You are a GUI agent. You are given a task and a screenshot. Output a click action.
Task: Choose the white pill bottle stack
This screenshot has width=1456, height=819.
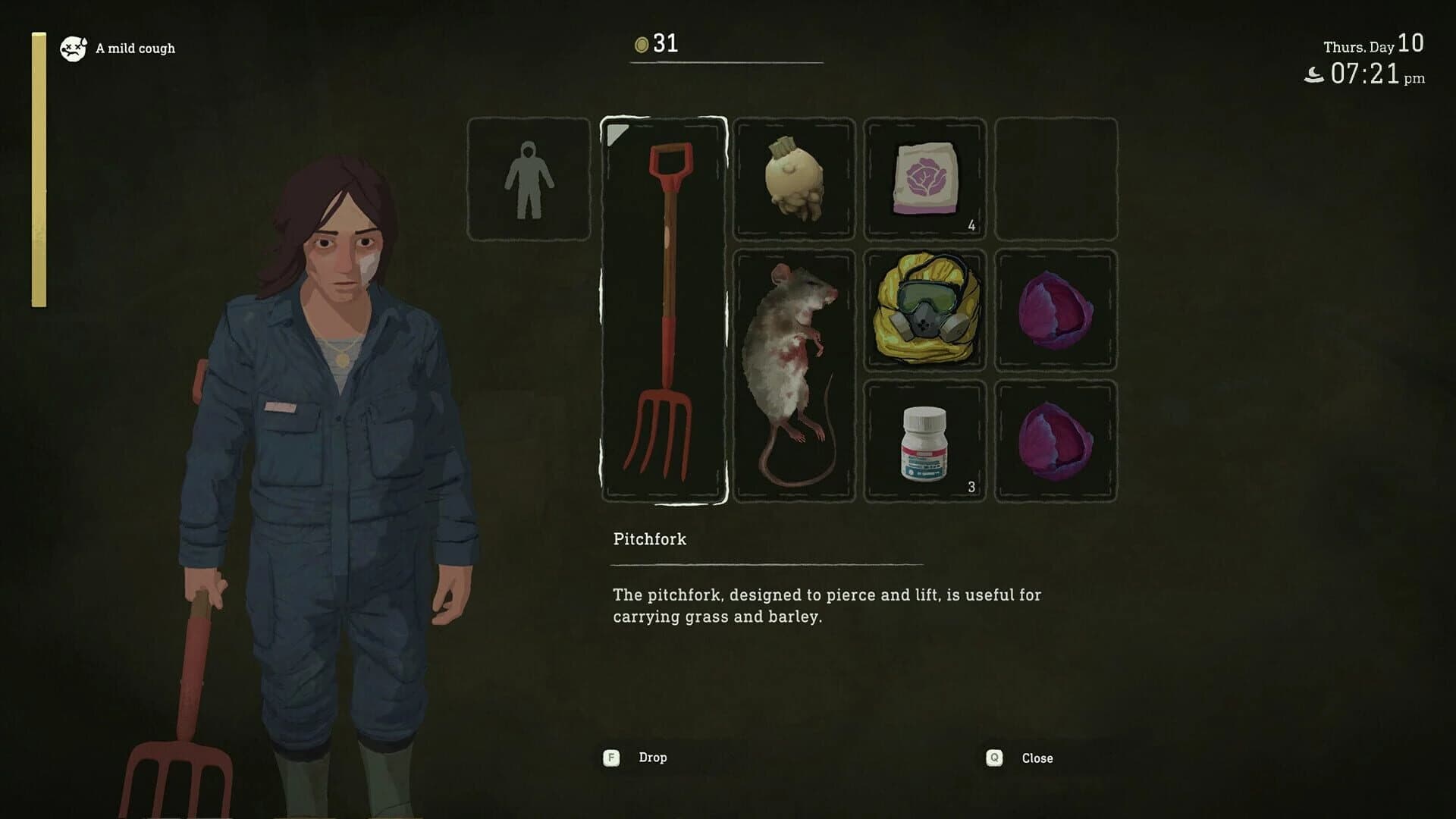click(924, 441)
